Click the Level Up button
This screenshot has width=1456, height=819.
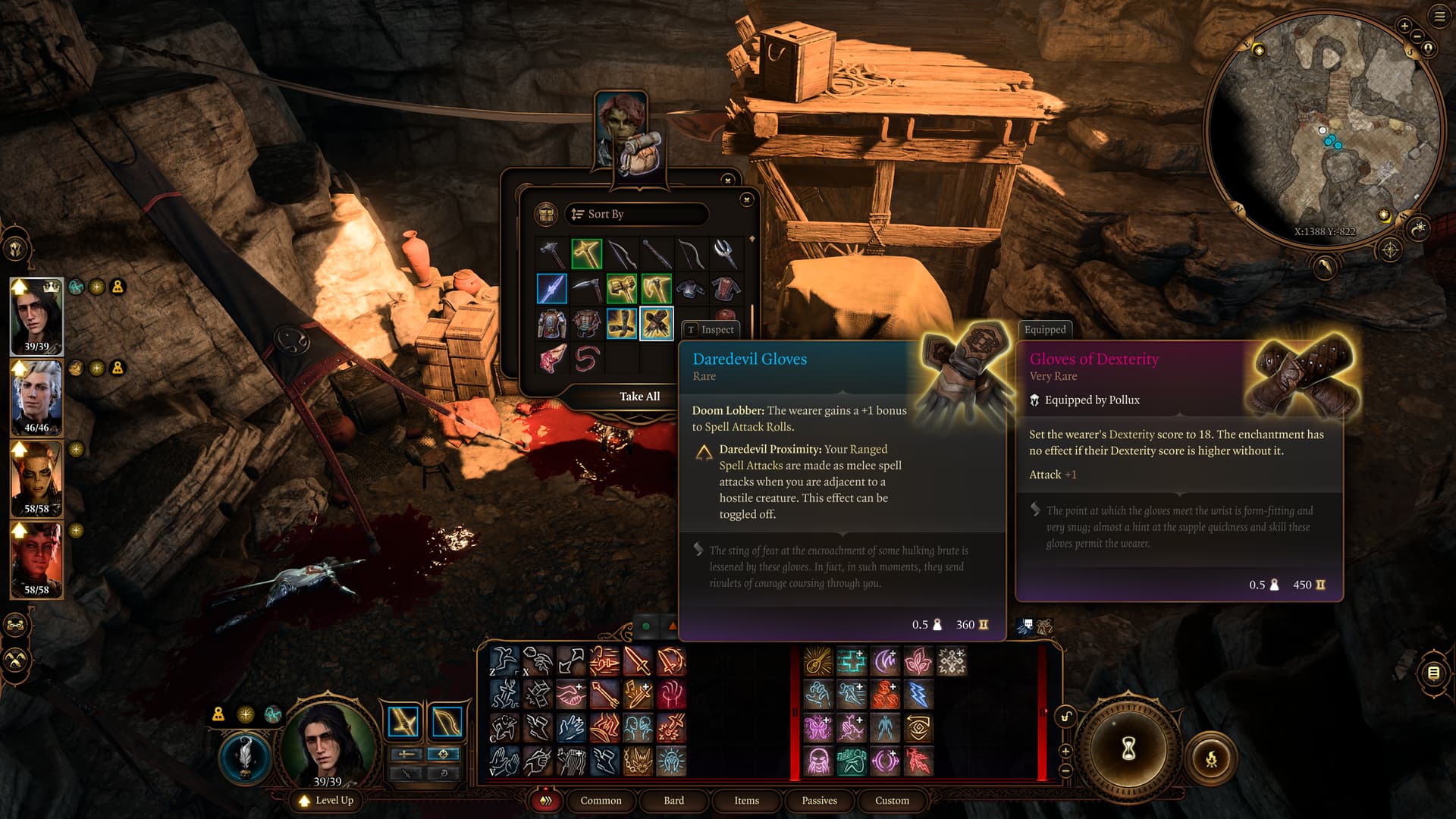(327, 800)
